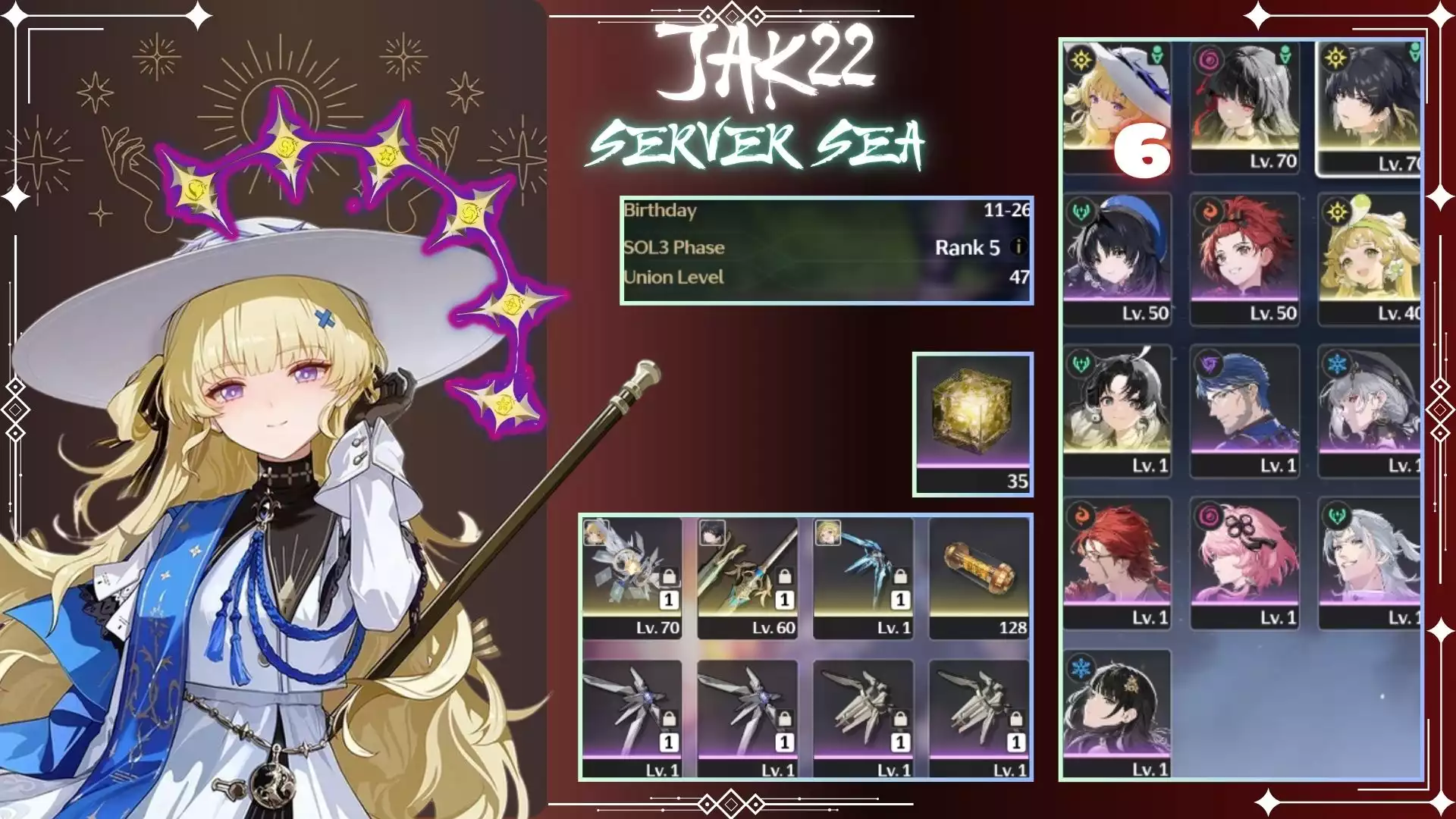
Task: Open the info icon beside Rank 5
Action: click(x=1018, y=247)
